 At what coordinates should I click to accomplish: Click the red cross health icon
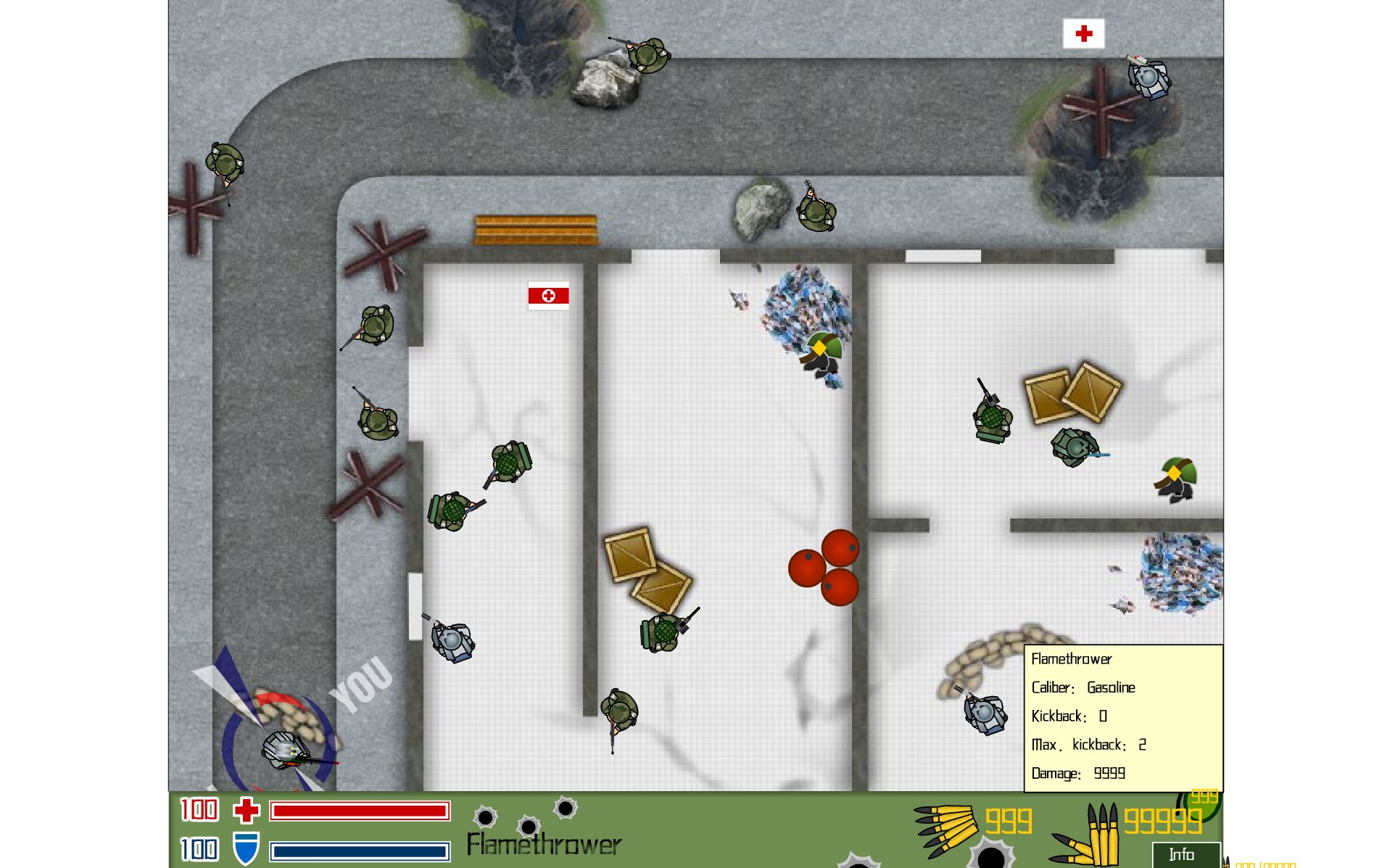(247, 810)
